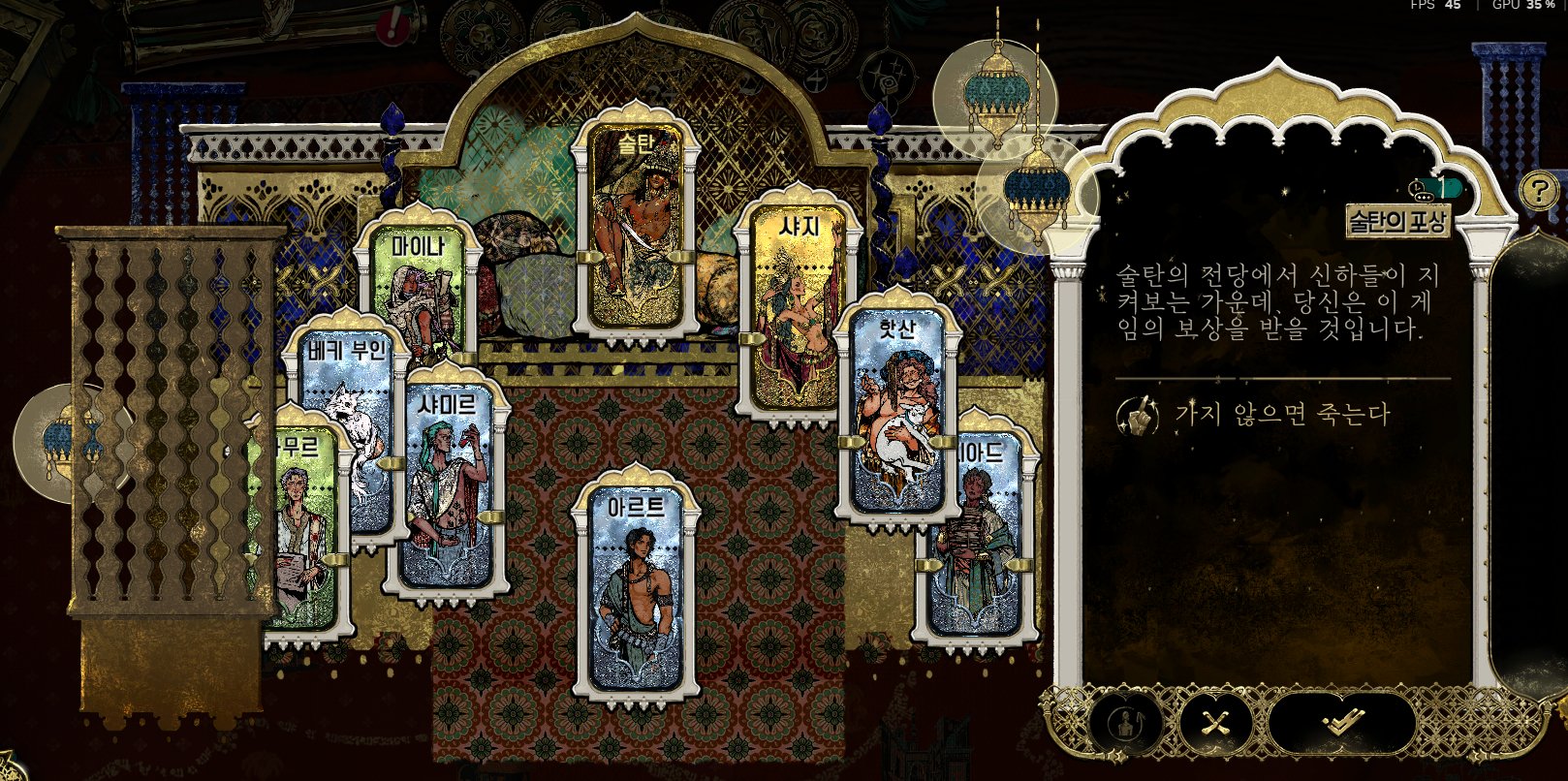
Task: Click the figure with circular arrow button
Action: pos(1126,723)
